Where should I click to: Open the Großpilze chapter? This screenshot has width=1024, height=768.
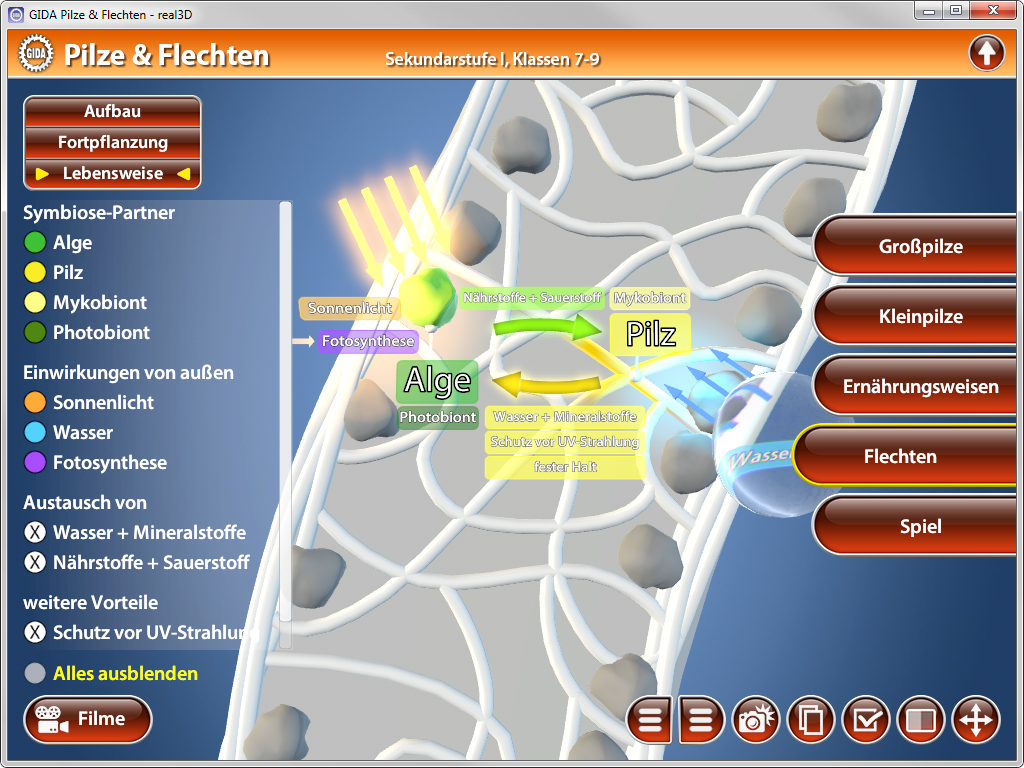pos(920,247)
